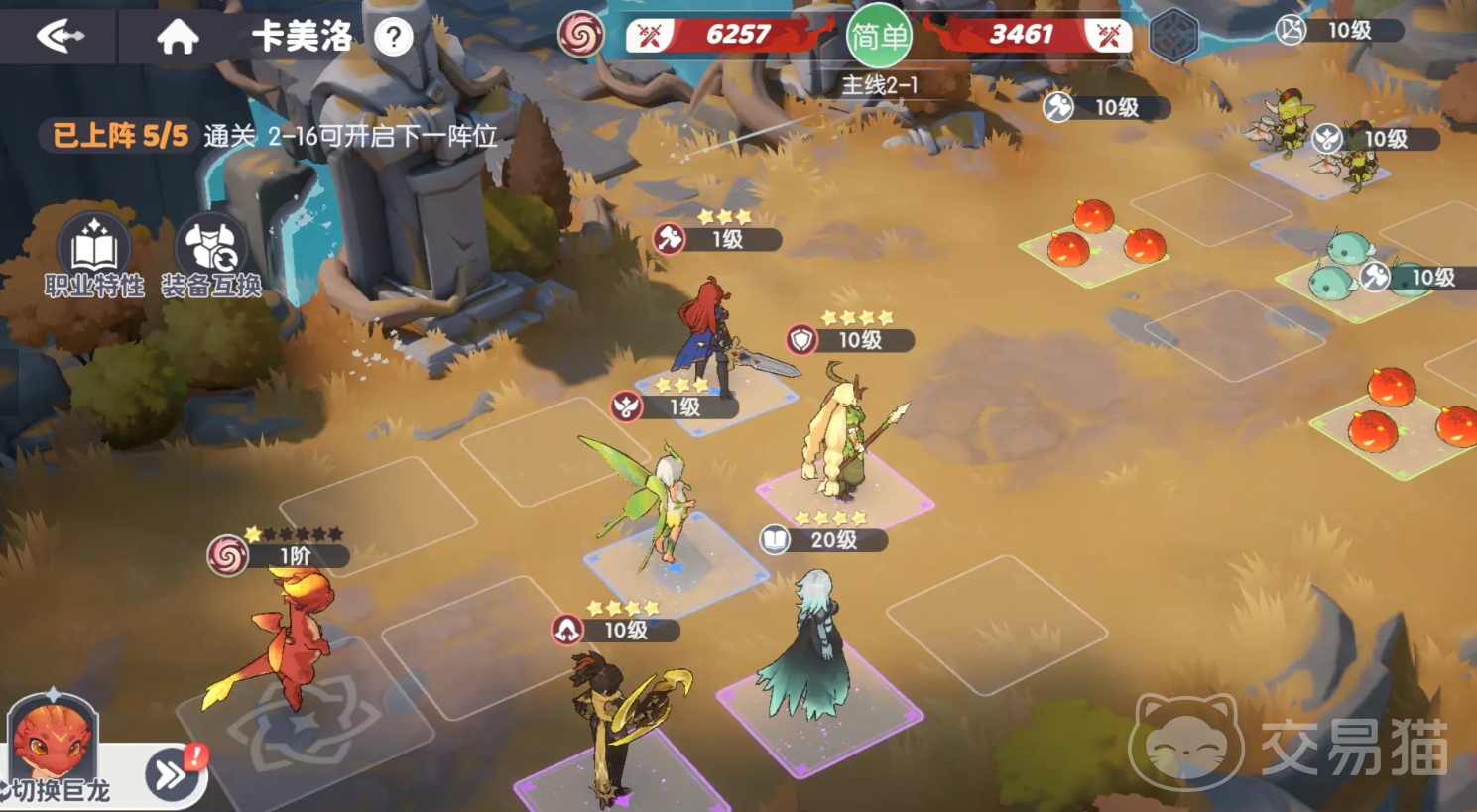Return to the home screen
This screenshot has height=812, width=1477.
click(178, 37)
